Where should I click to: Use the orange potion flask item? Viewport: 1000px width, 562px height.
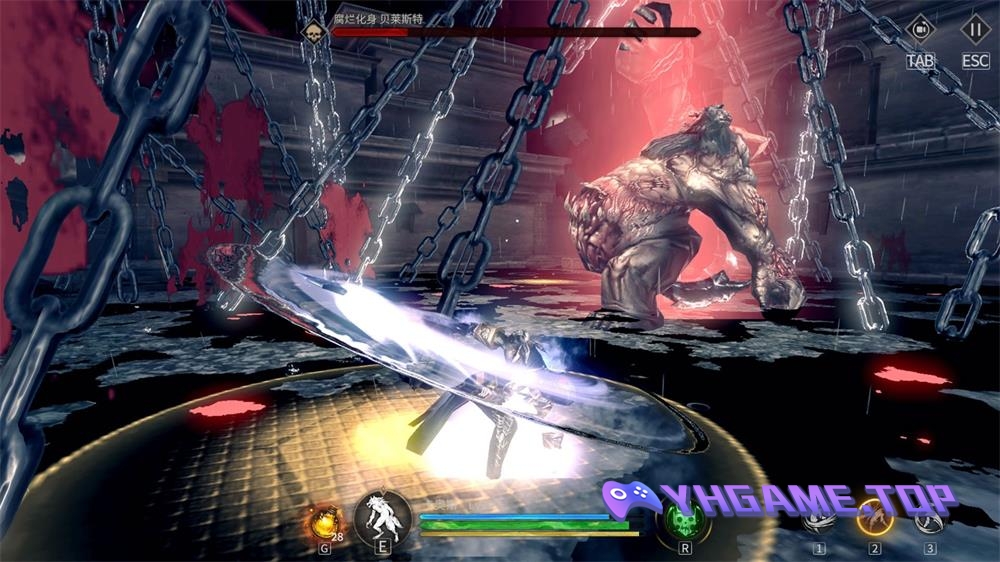(324, 520)
